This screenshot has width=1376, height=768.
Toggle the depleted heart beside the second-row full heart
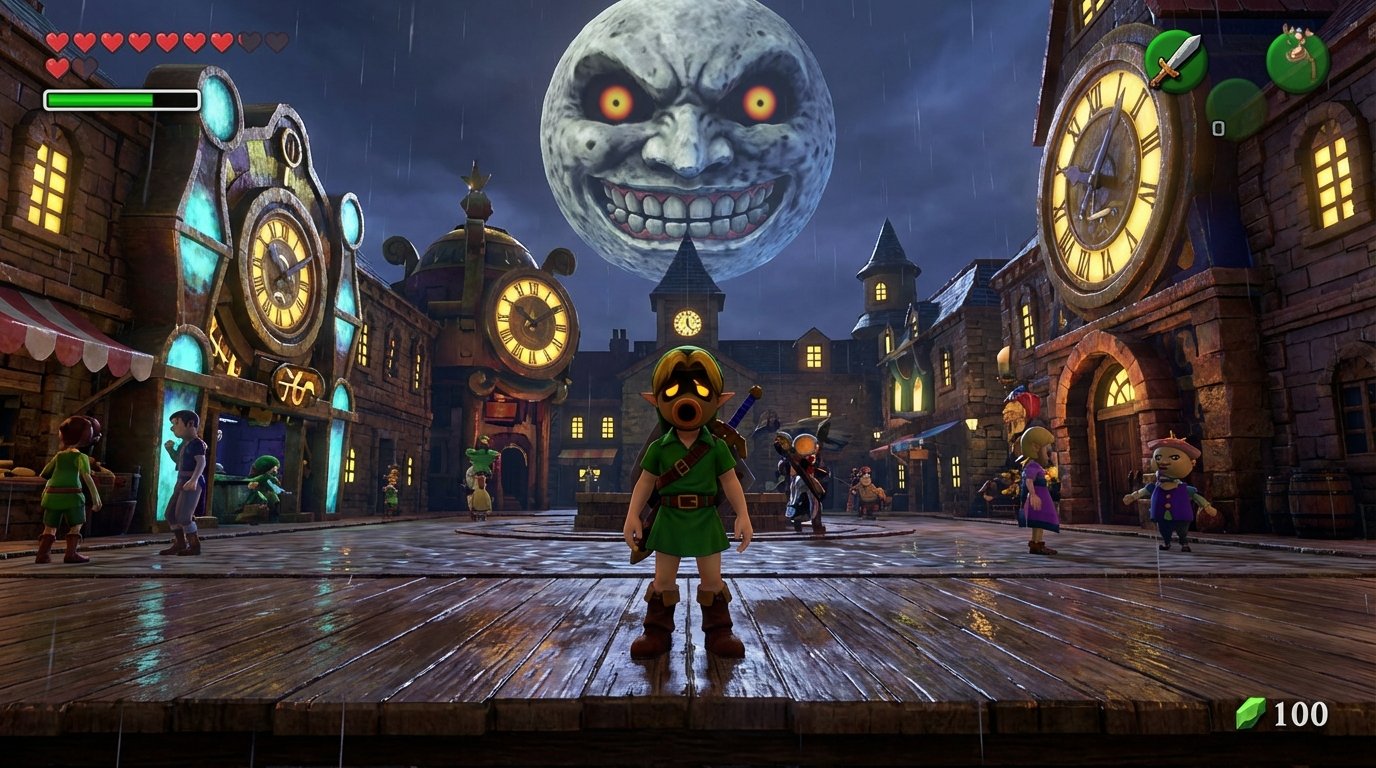[84, 67]
